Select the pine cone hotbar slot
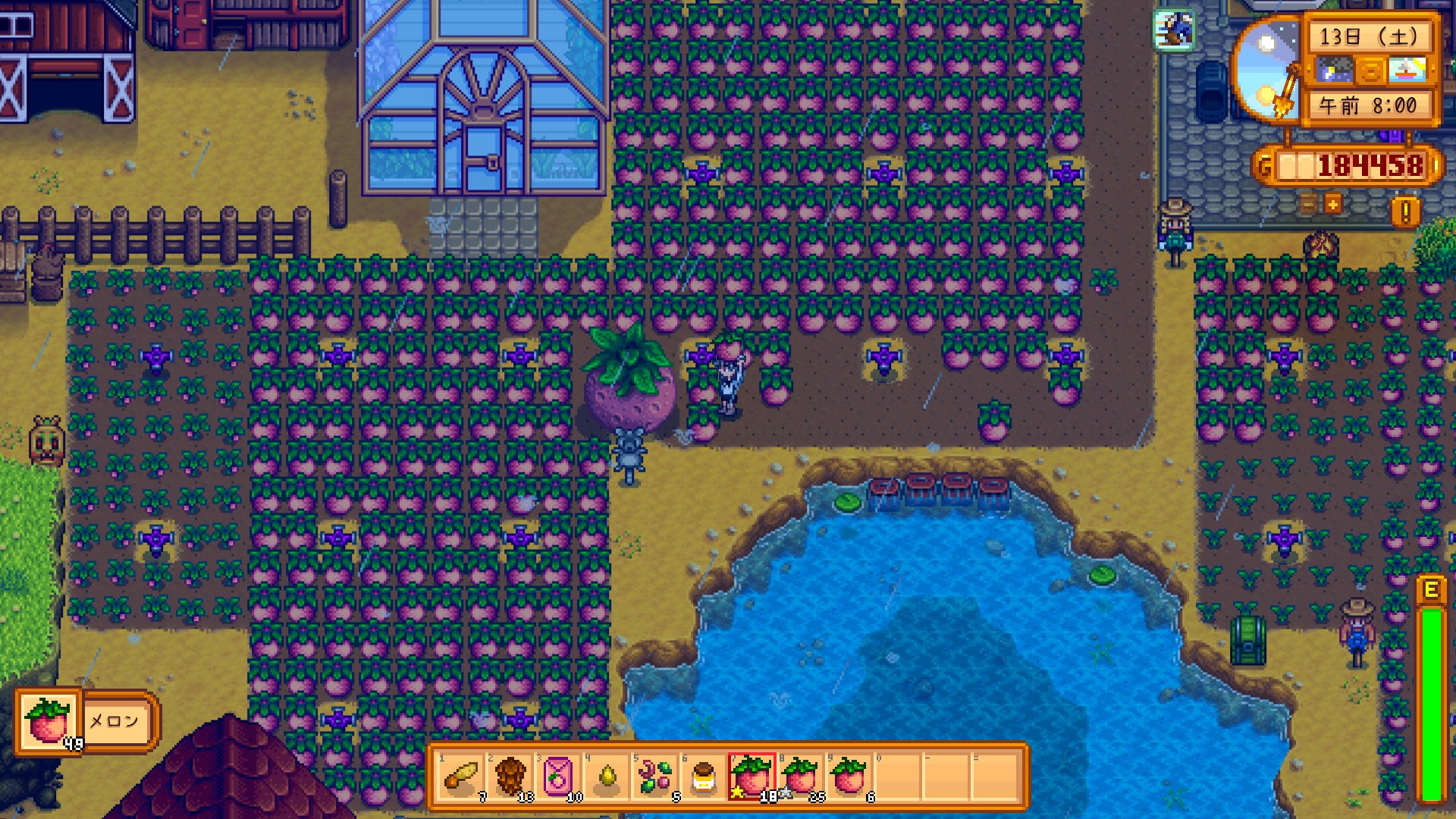1456x819 pixels. tap(510, 777)
